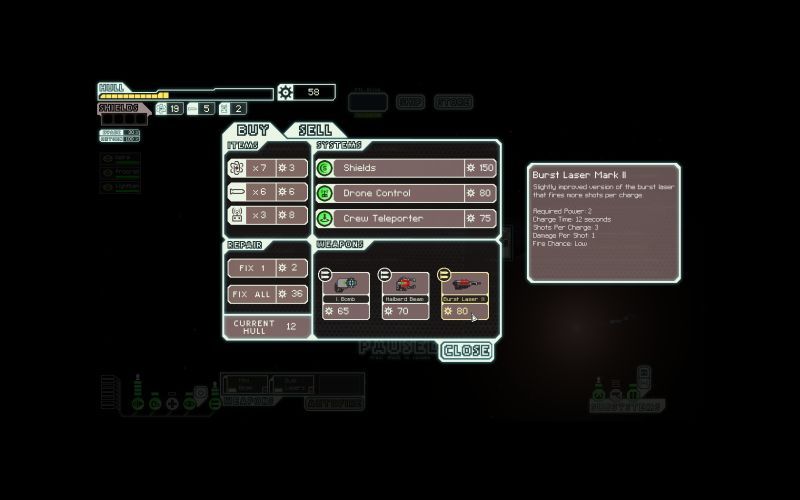
Task: Purchase the Halberd Beam weapon
Action: tap(406, 296)
